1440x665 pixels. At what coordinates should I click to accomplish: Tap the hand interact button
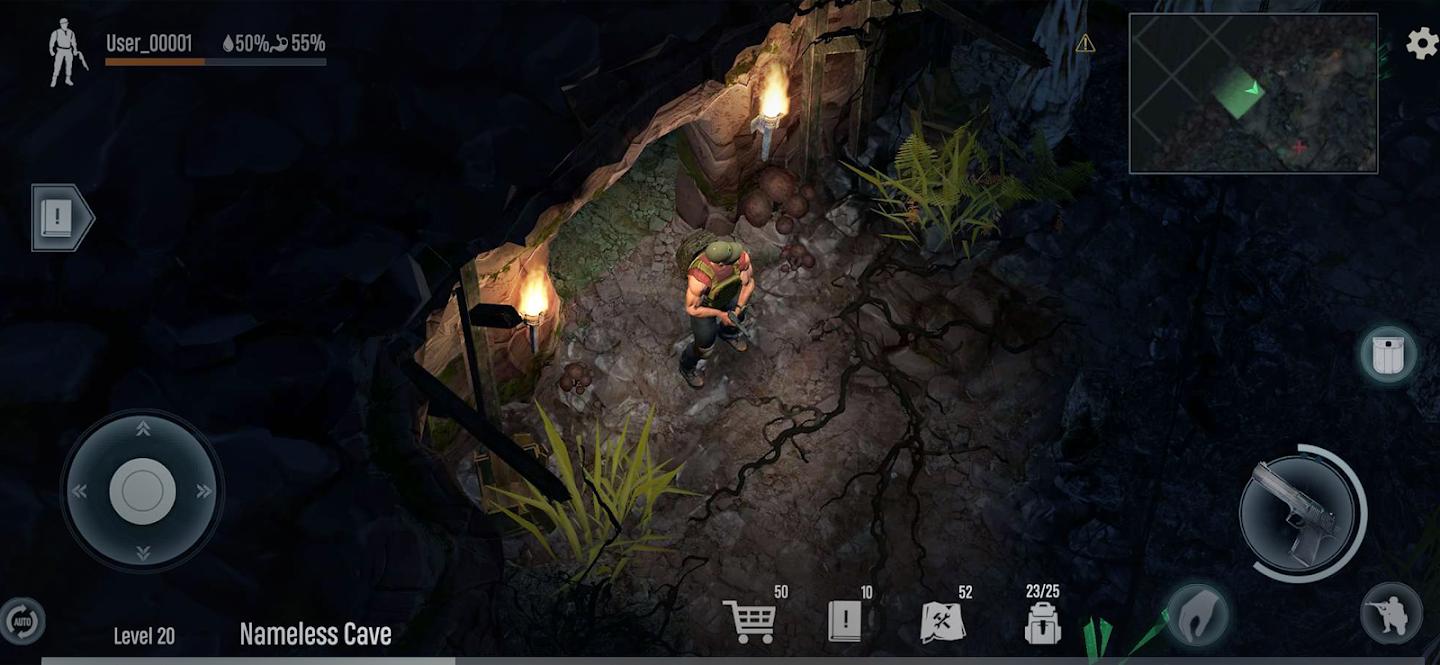click(x=1195, y=612)
